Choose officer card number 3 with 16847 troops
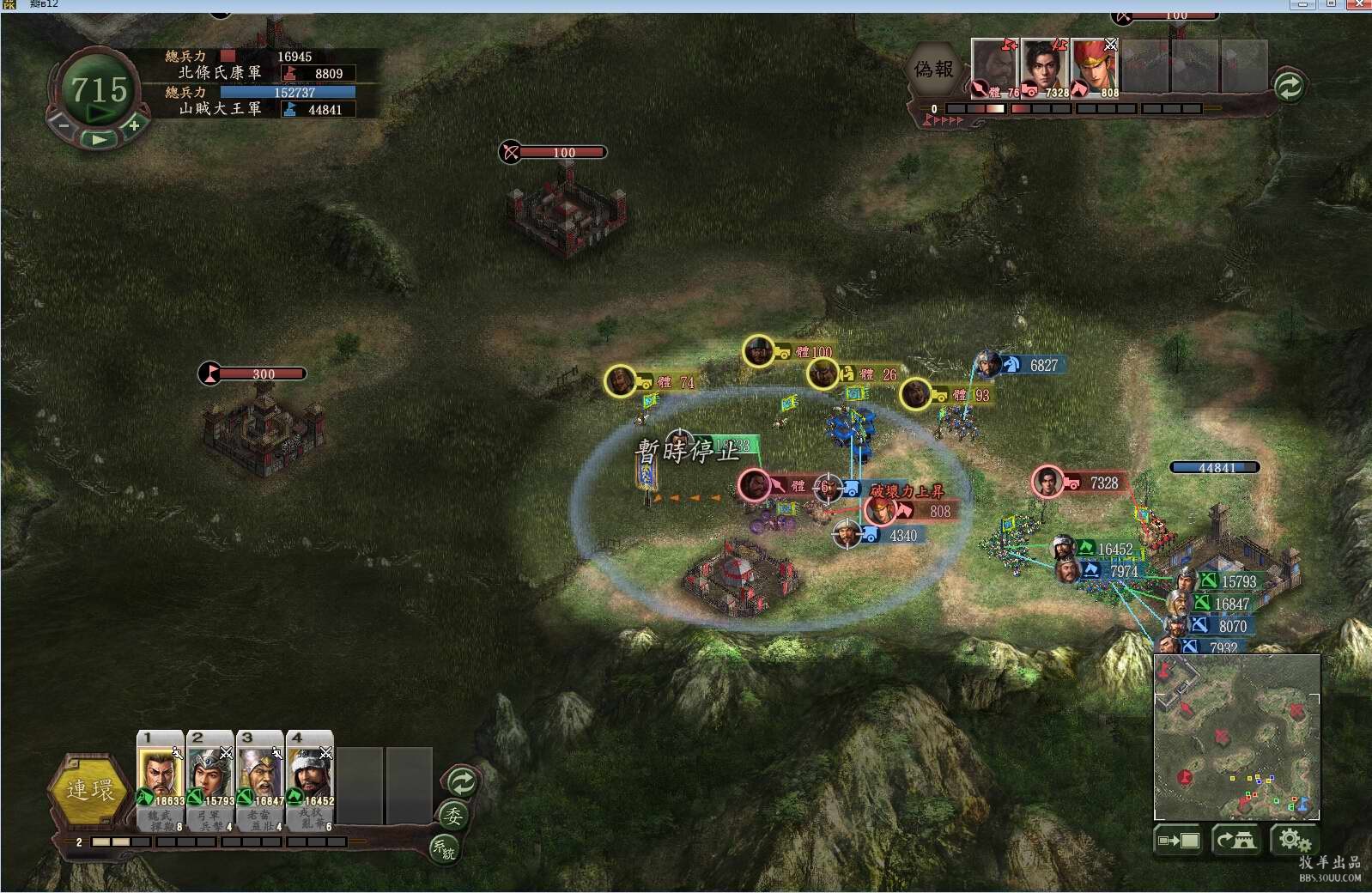The width and height of the screenshot is (1372, 893). click(259, 778)
